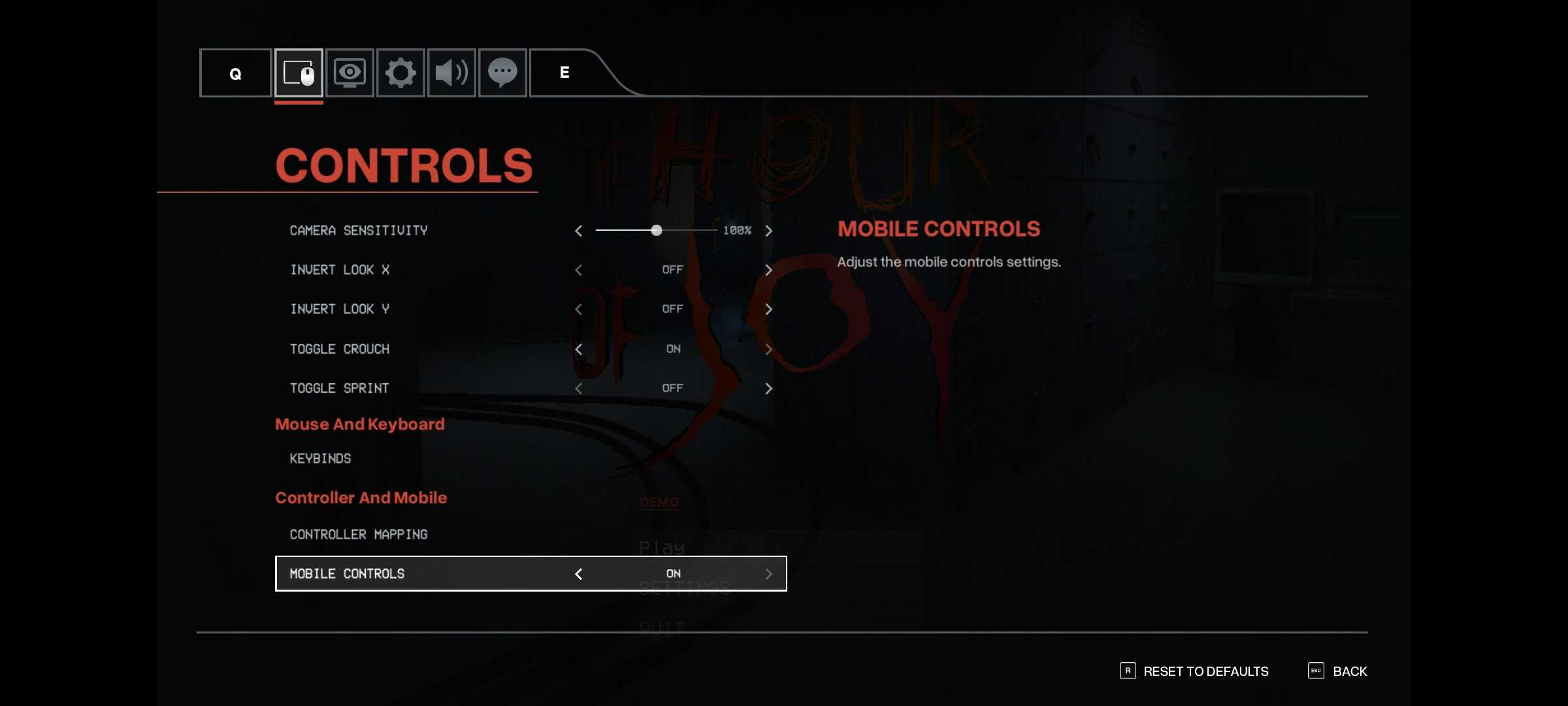Toggle Invert Look X with right arrow
This screenshot has height=706, width=1568.
tap(768, 270)
